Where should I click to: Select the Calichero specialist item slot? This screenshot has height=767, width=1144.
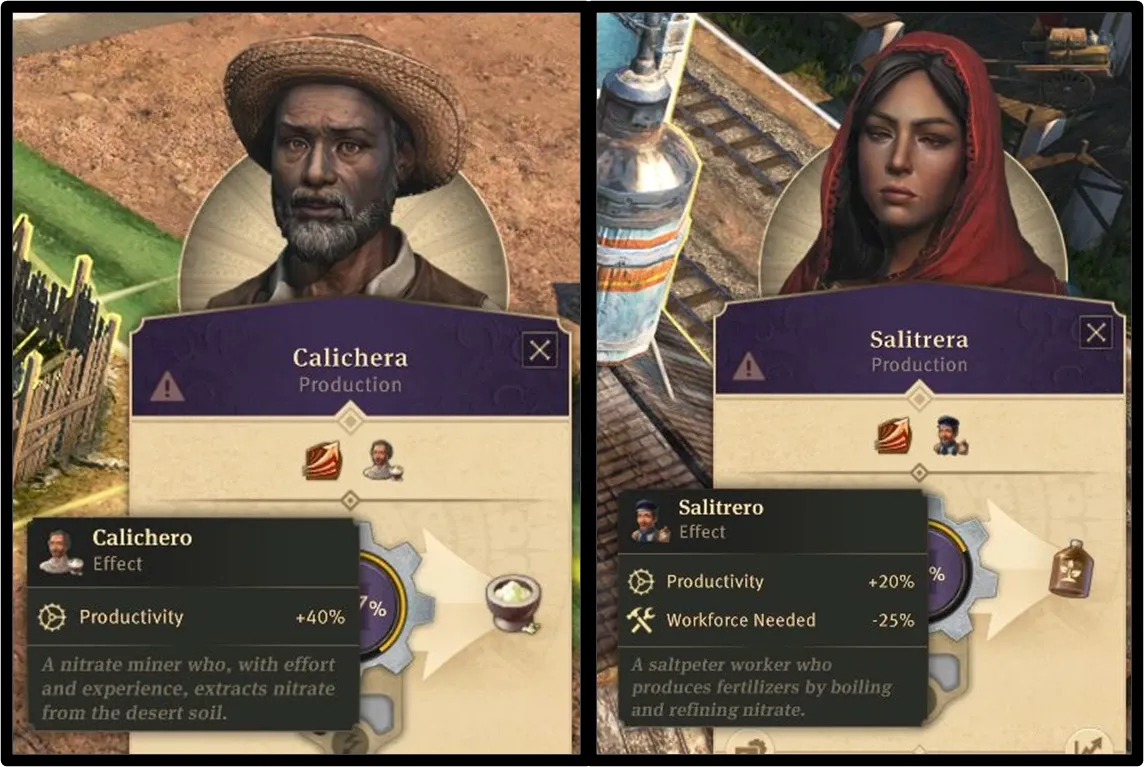[379, 460]
